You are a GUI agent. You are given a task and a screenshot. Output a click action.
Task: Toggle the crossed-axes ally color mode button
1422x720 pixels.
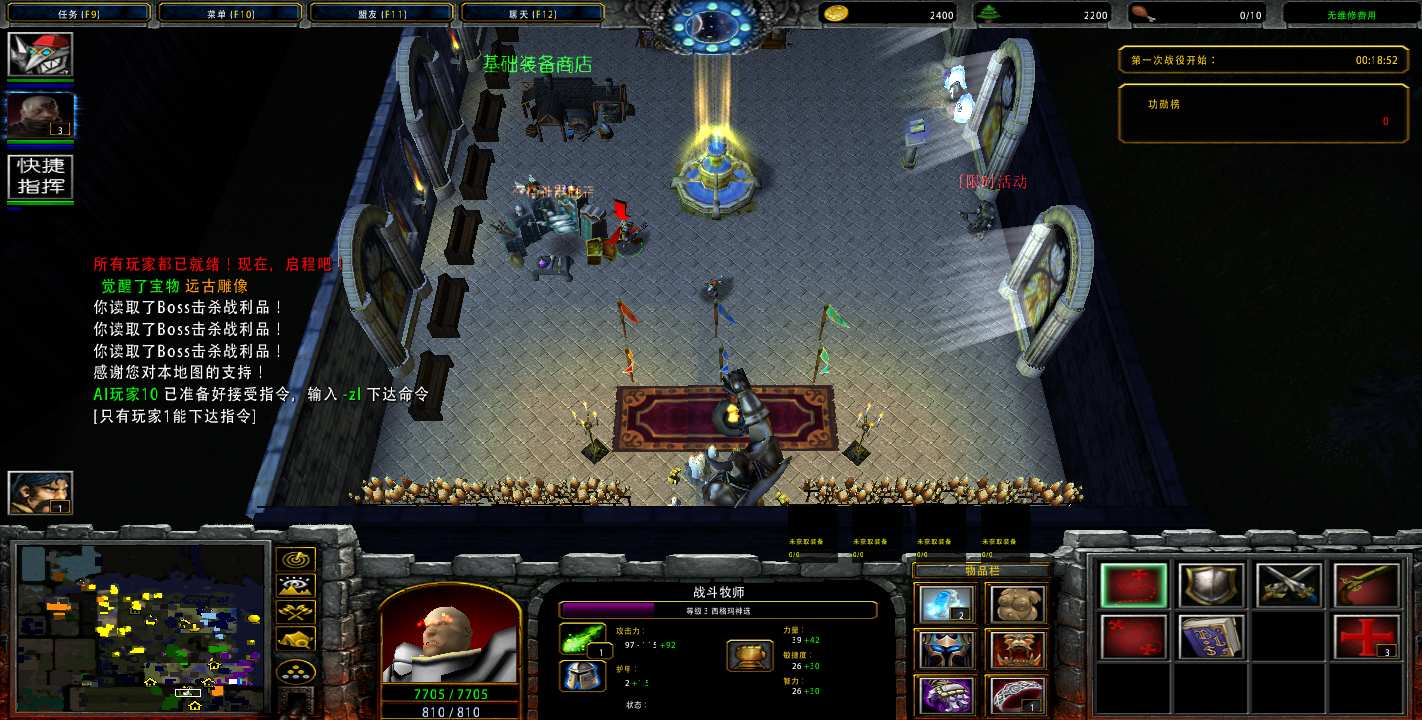pyautogui.click(x=298, y=613)
